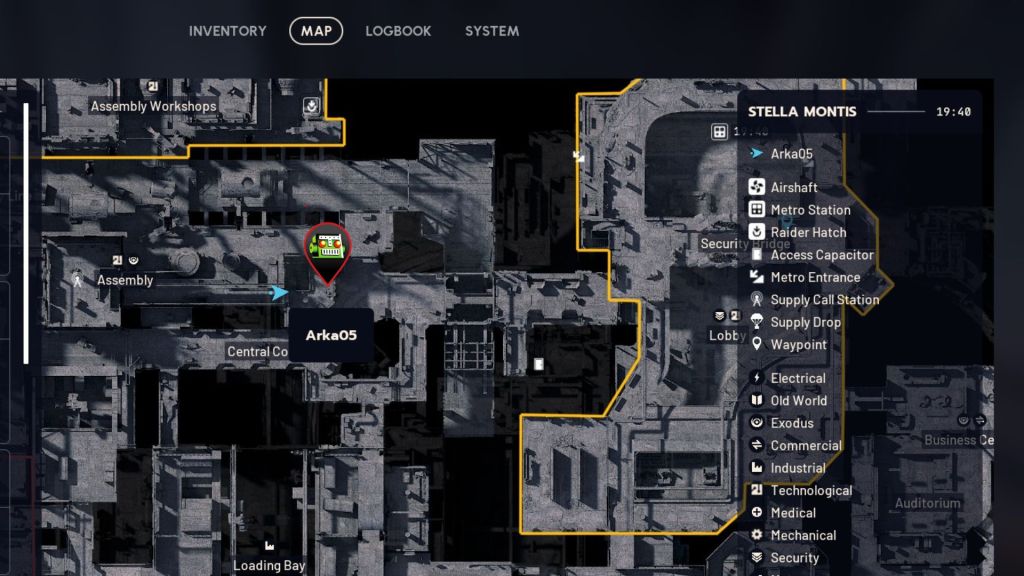This screenshot has width=1024, height=576.
Task: Switch to the Inventory tab
Action: pyautogui.click(x=227, y=31)
